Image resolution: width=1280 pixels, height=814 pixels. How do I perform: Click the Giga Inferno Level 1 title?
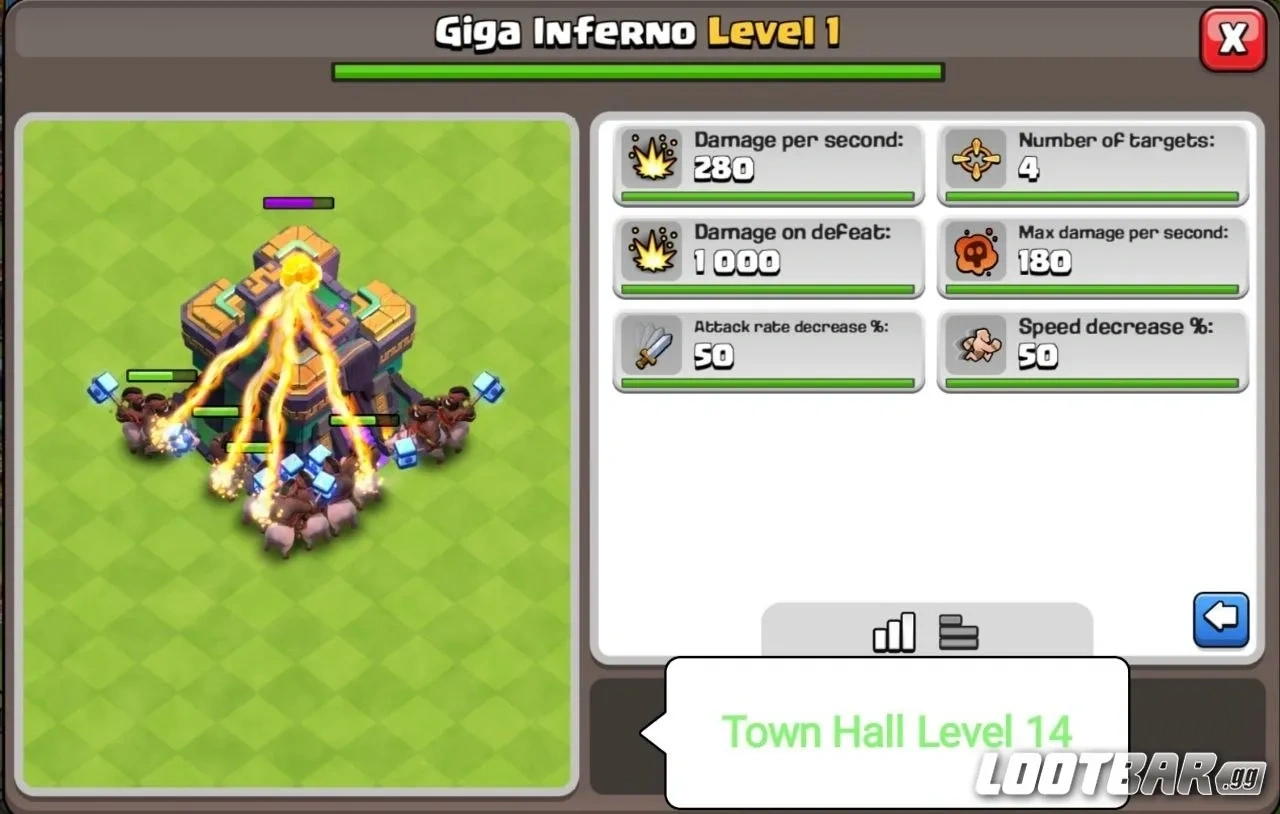point(637,30)
